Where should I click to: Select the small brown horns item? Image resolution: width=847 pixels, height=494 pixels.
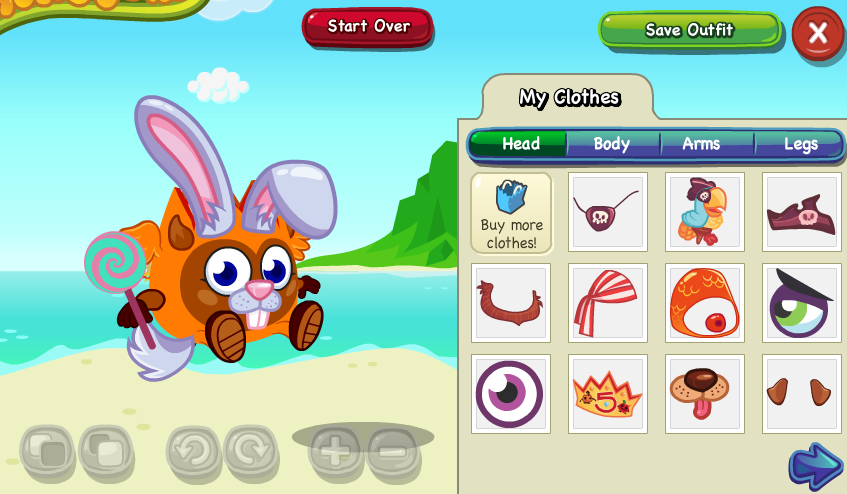click(801, 394)
